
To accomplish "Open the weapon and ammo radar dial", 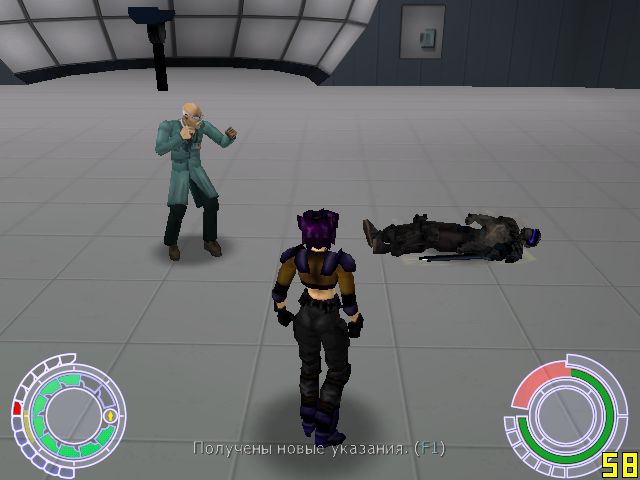I will (x=563, y=411).
